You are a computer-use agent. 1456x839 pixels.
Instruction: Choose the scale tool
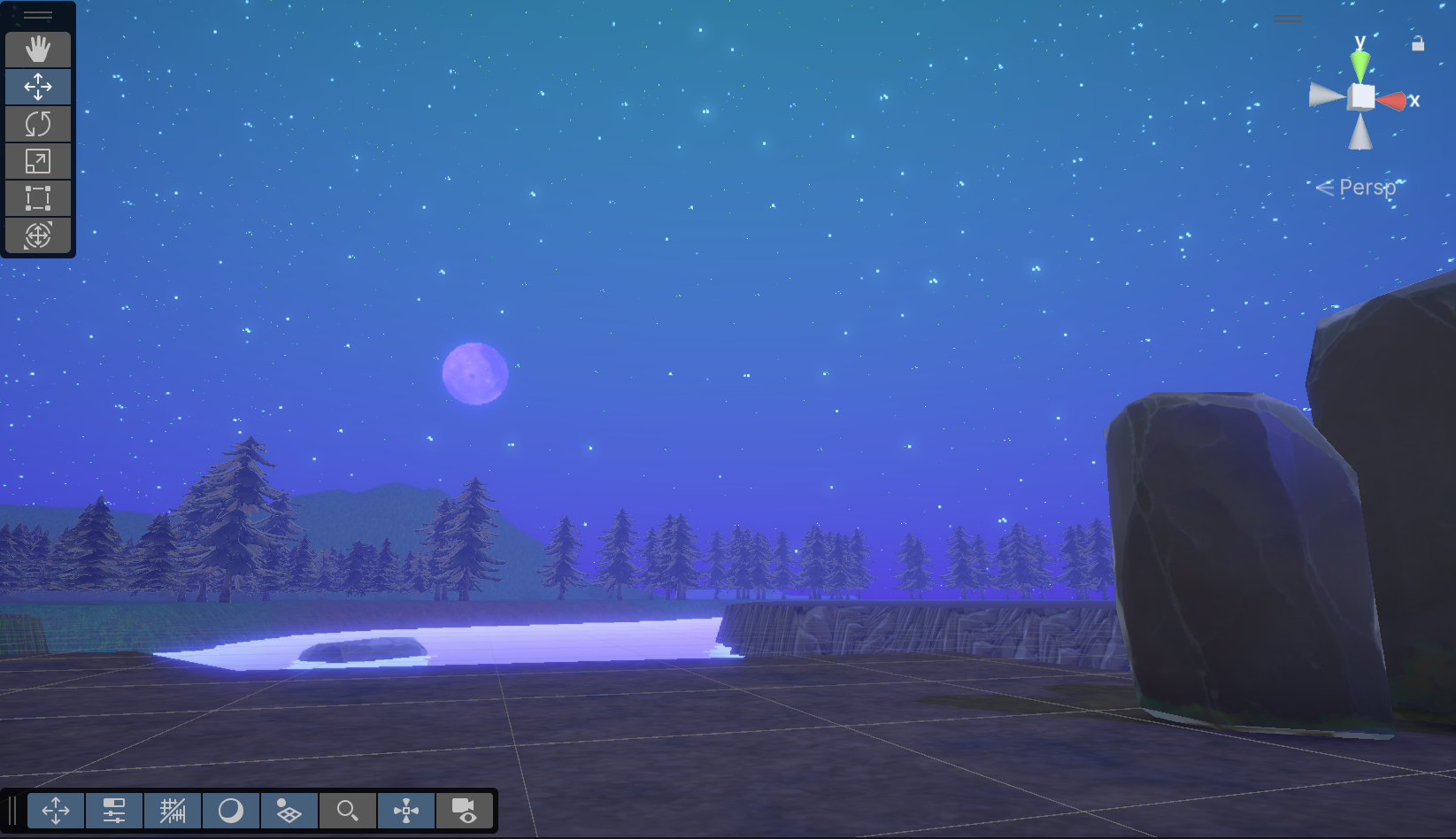coord(38,161)
